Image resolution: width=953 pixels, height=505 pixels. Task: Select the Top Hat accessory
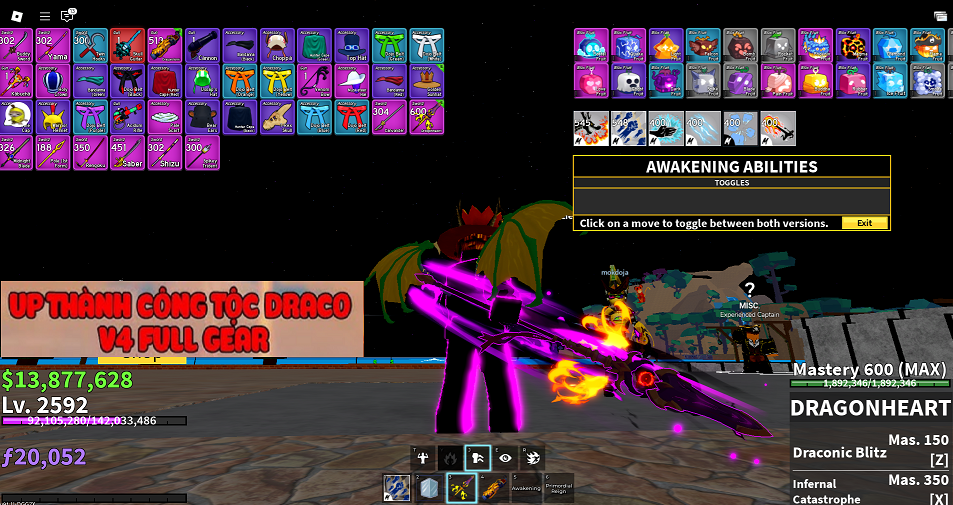point(351,45)
